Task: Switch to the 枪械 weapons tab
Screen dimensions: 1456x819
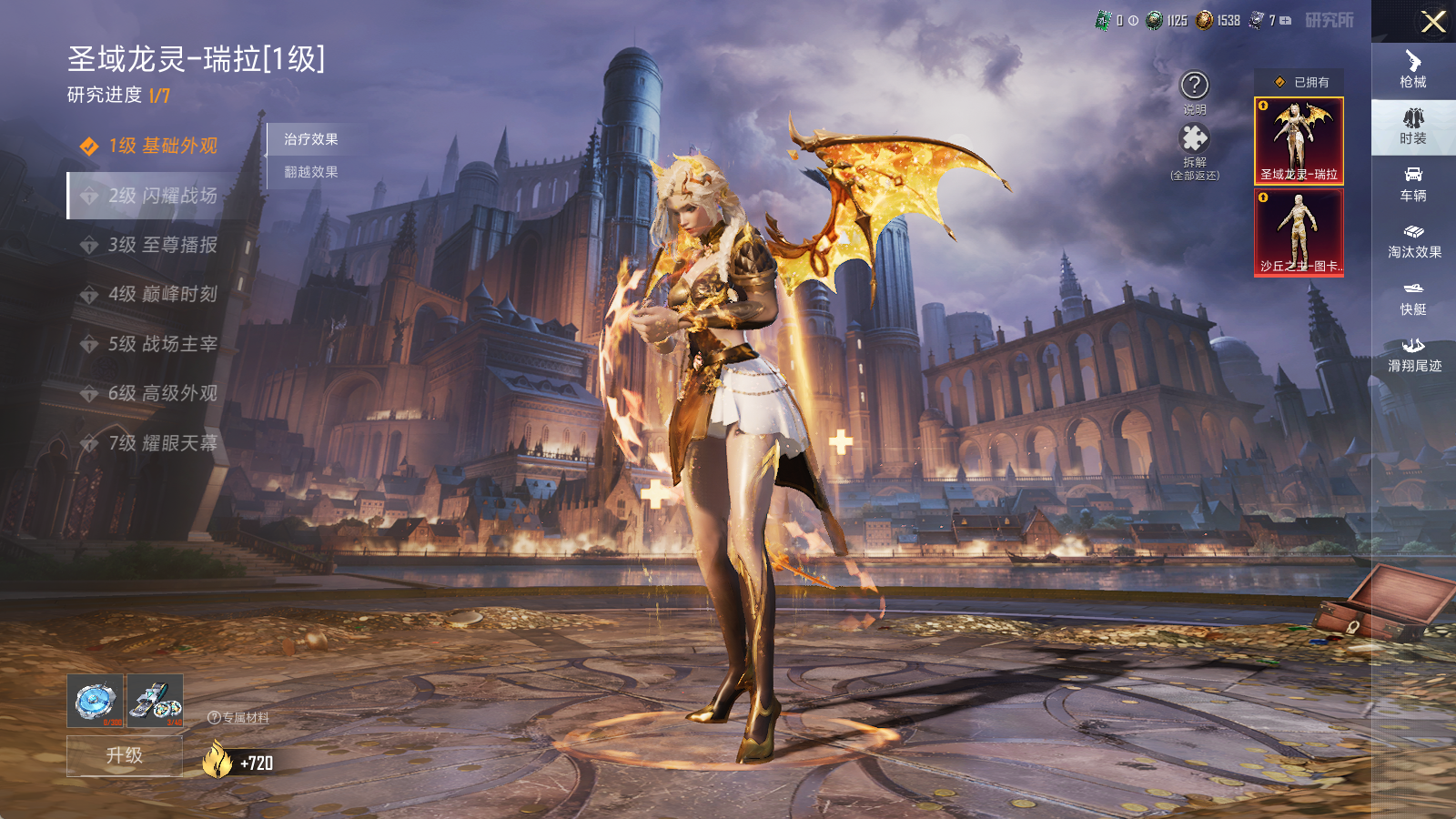Action: pyautogui.click(x=1413, y=69)
